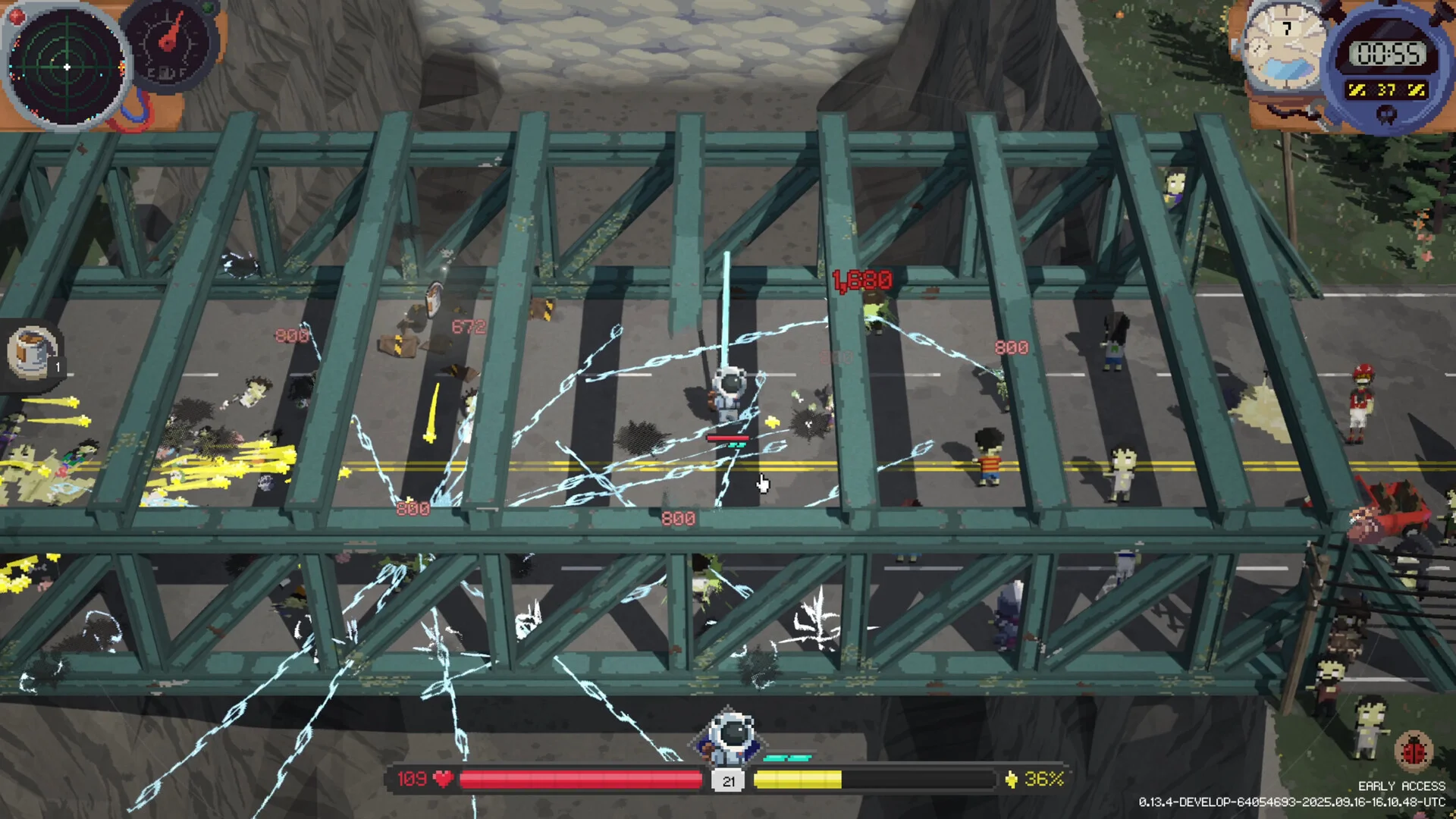Select the canned item slot
Viewport: 1456px width, 819px height.
(32, 353)
